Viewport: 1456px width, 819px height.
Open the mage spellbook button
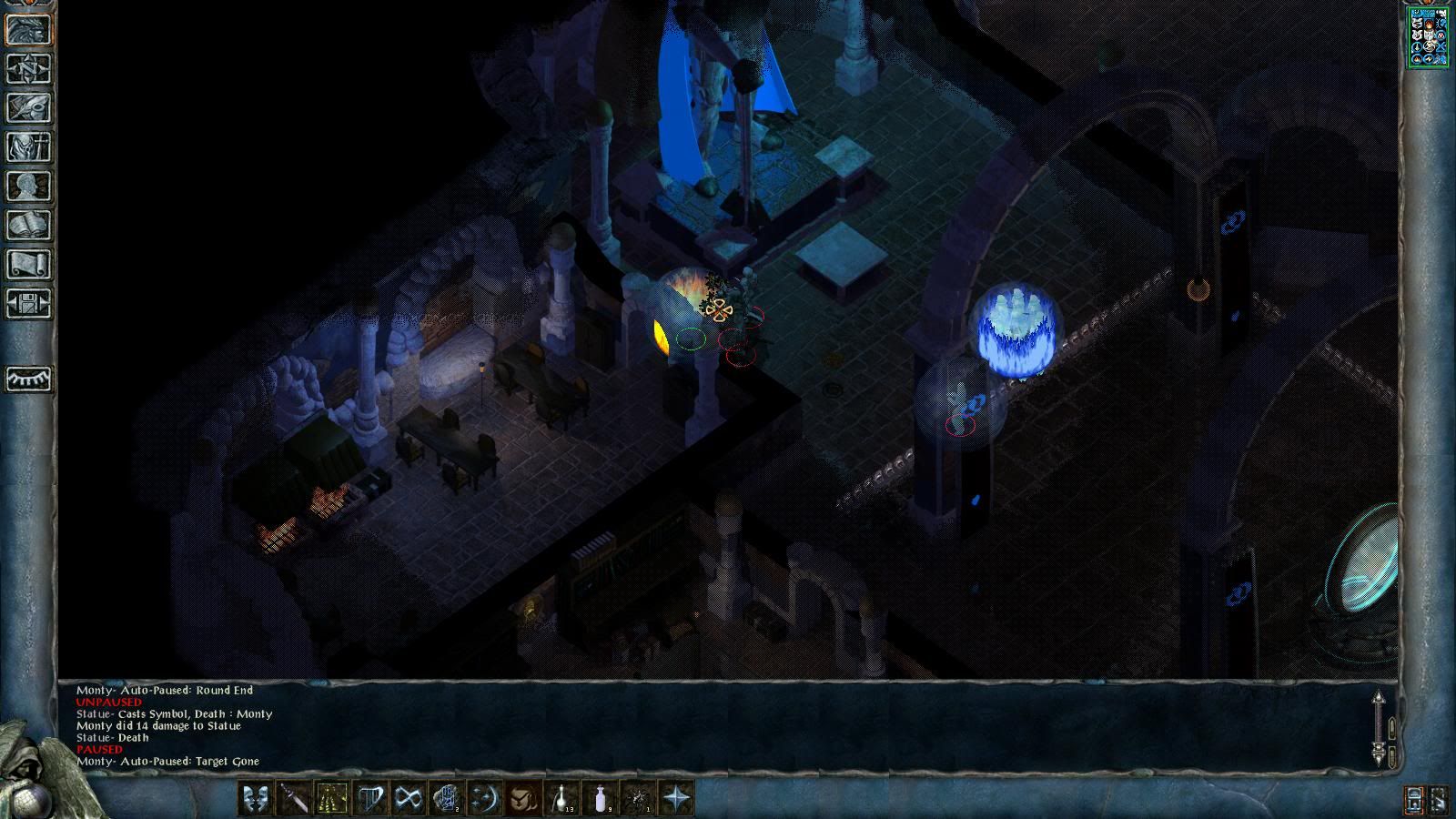(x=28, y=226)
